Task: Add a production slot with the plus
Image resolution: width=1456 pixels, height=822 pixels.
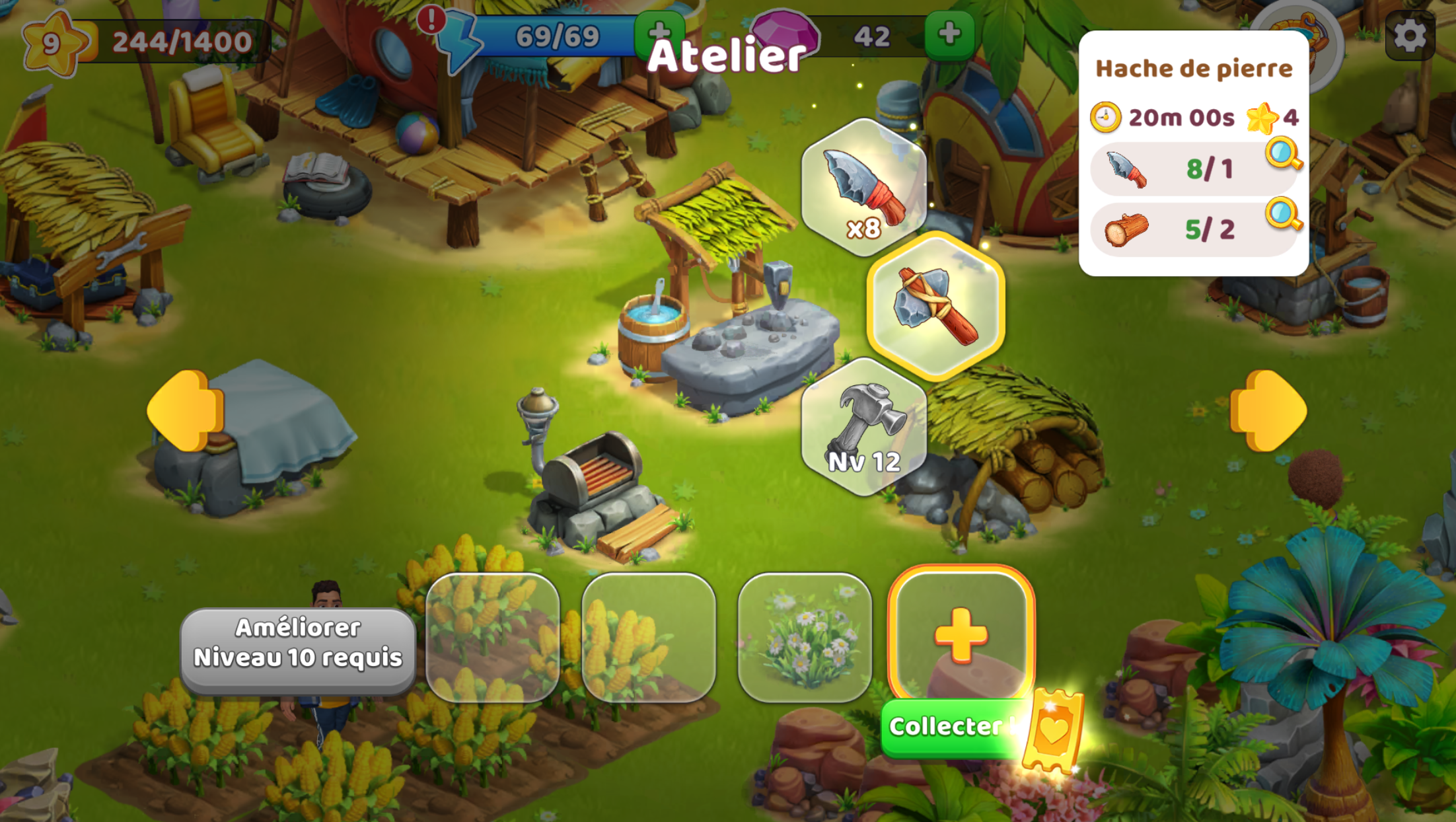Action: (x=961, y=634)
